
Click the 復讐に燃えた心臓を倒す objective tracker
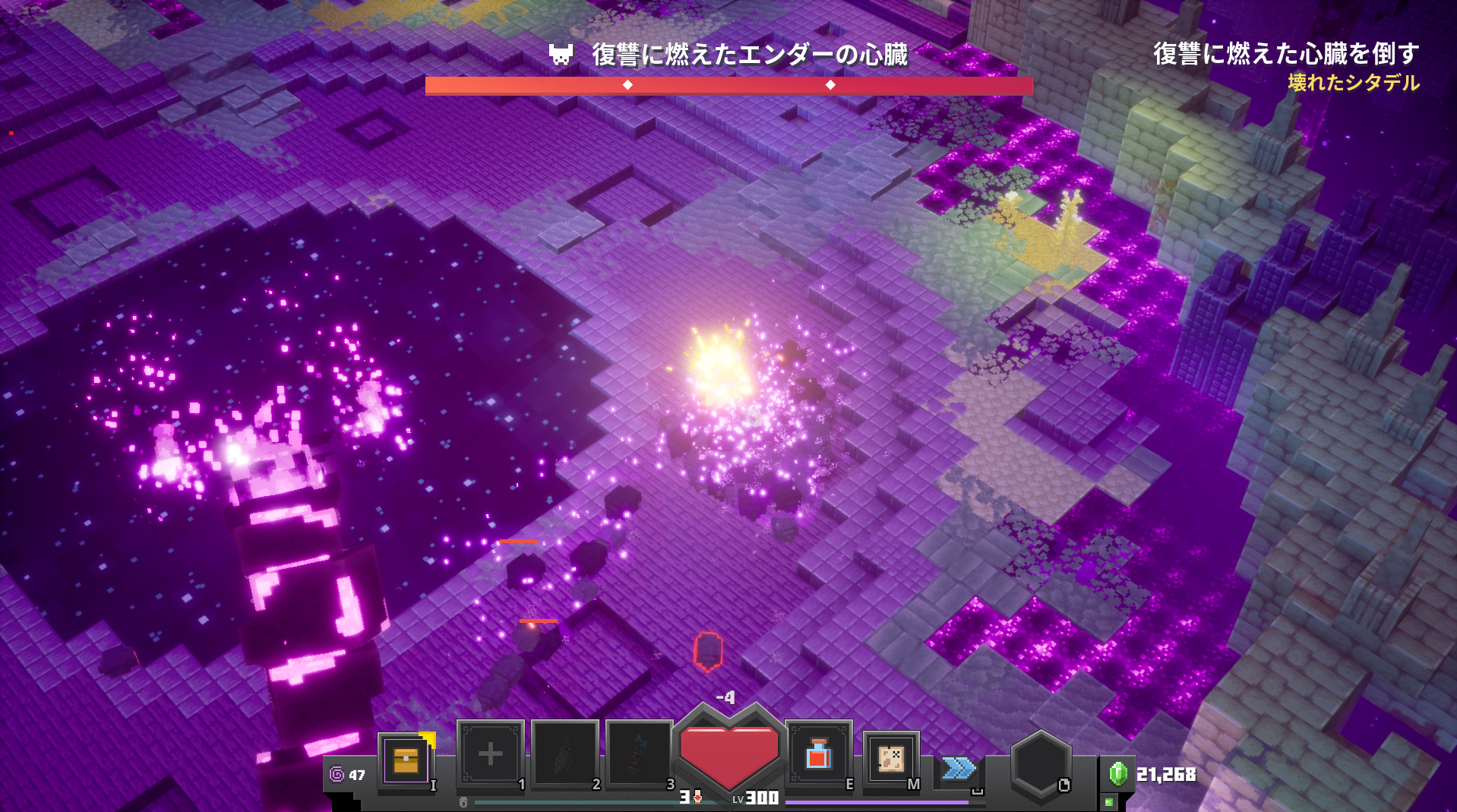pos(1285,54)
